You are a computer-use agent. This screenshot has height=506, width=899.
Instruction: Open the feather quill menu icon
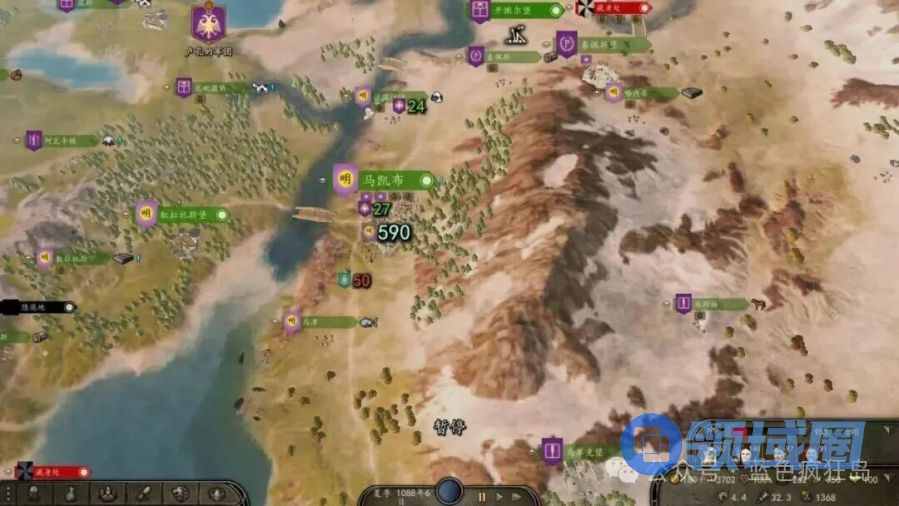(143, 493)
